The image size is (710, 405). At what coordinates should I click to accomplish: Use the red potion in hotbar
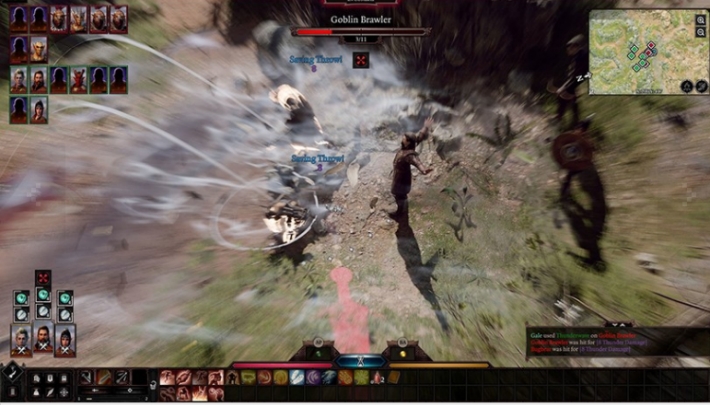coord(378,378)
